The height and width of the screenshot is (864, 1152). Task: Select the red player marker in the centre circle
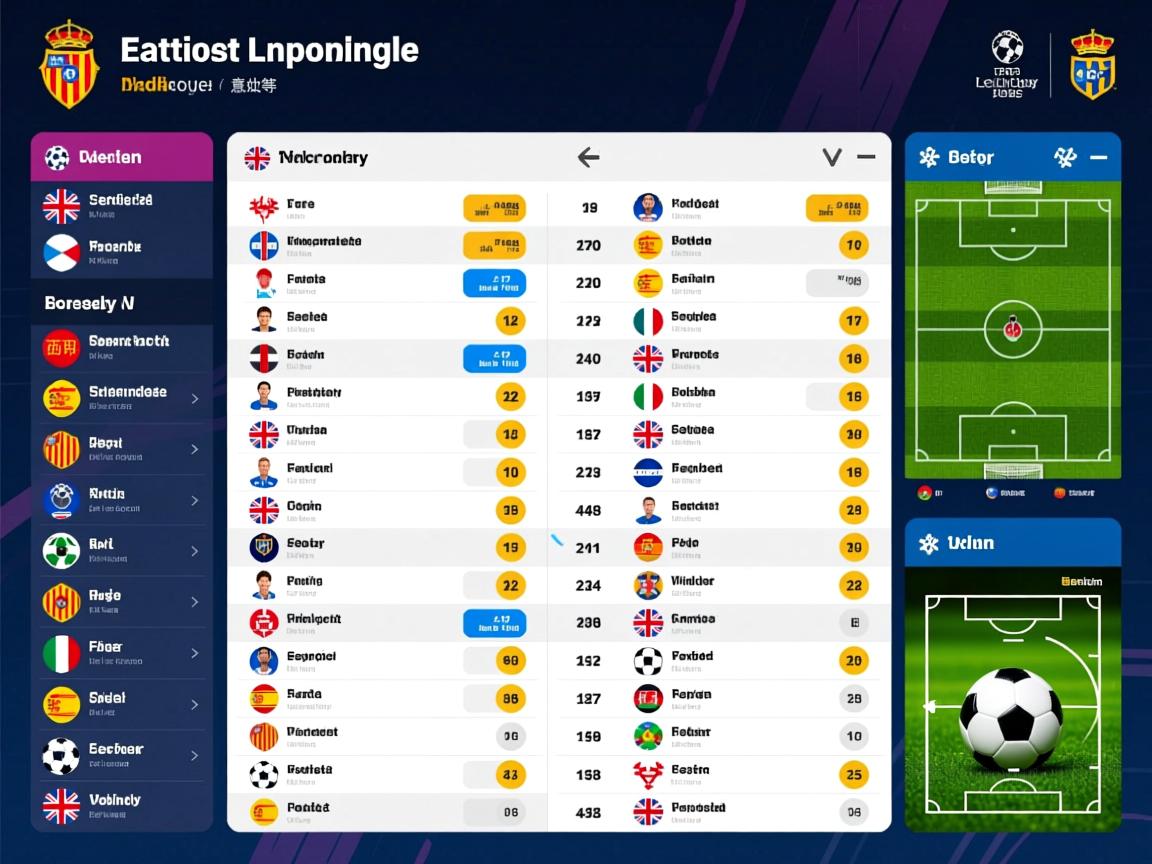[1012, 328]
